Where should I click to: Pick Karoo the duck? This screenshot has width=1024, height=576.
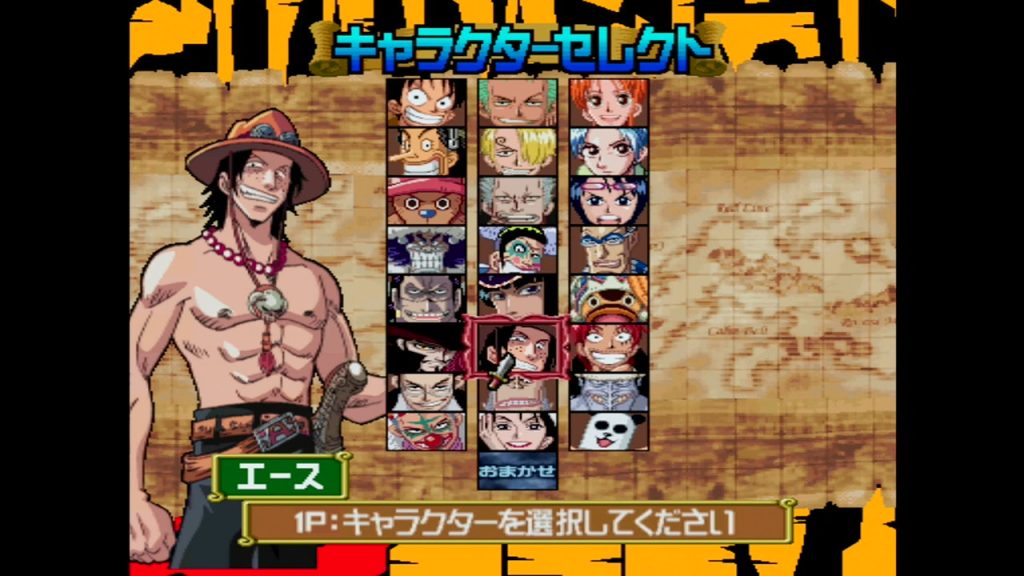point(609,298)
